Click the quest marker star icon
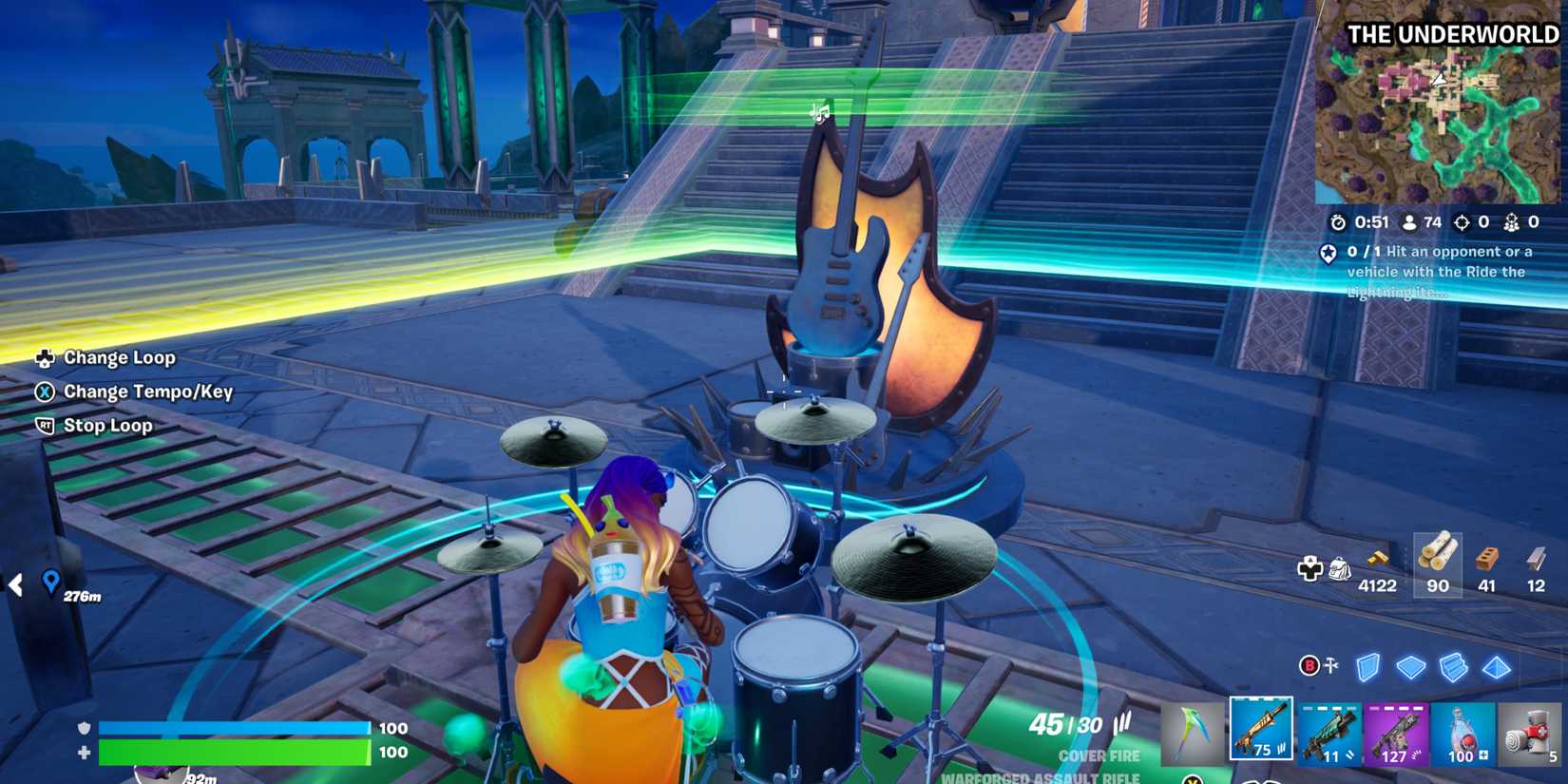1568x784 pixels. pos(1329,254)
